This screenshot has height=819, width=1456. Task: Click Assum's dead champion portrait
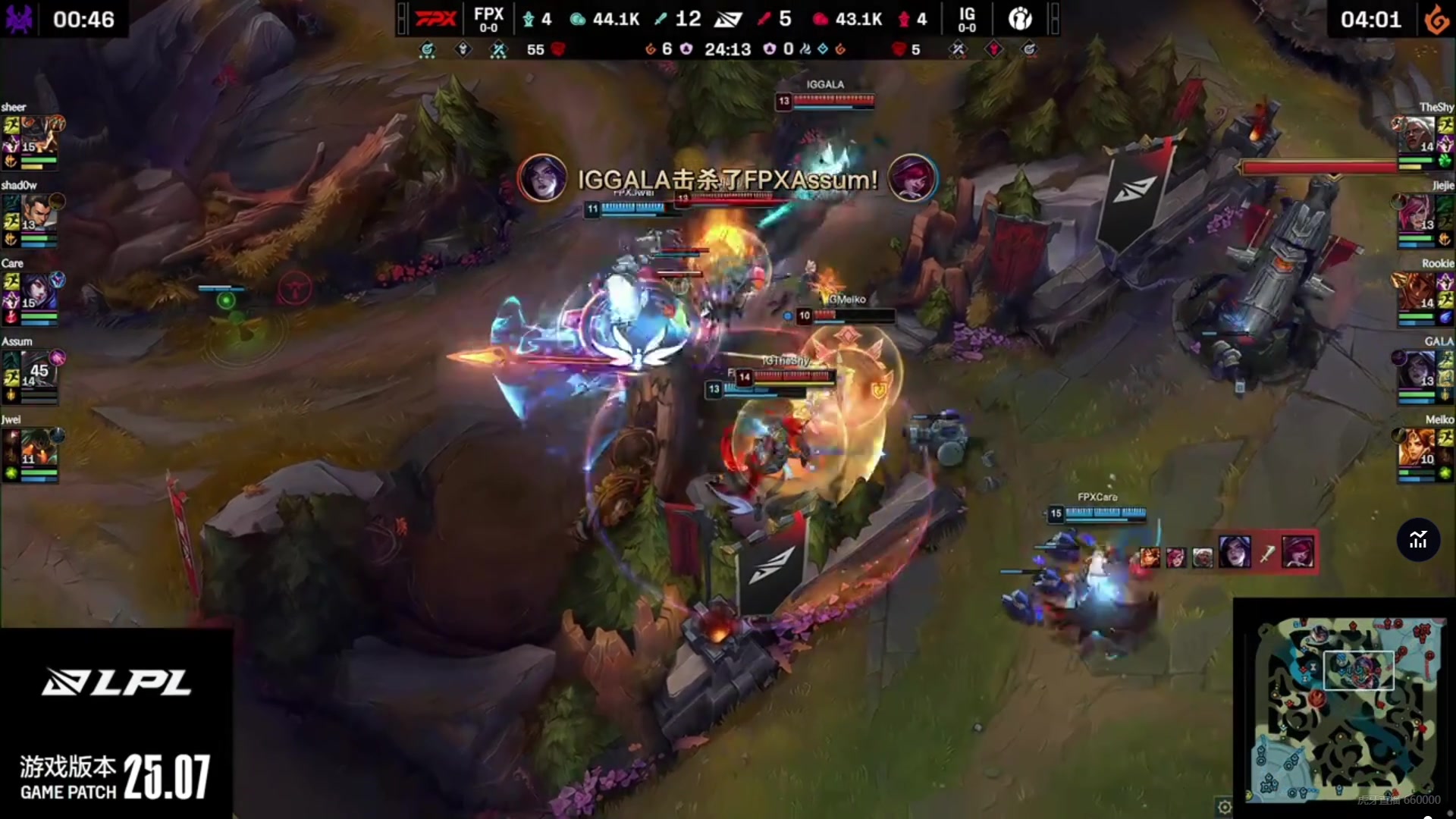(x=38, y=369)
